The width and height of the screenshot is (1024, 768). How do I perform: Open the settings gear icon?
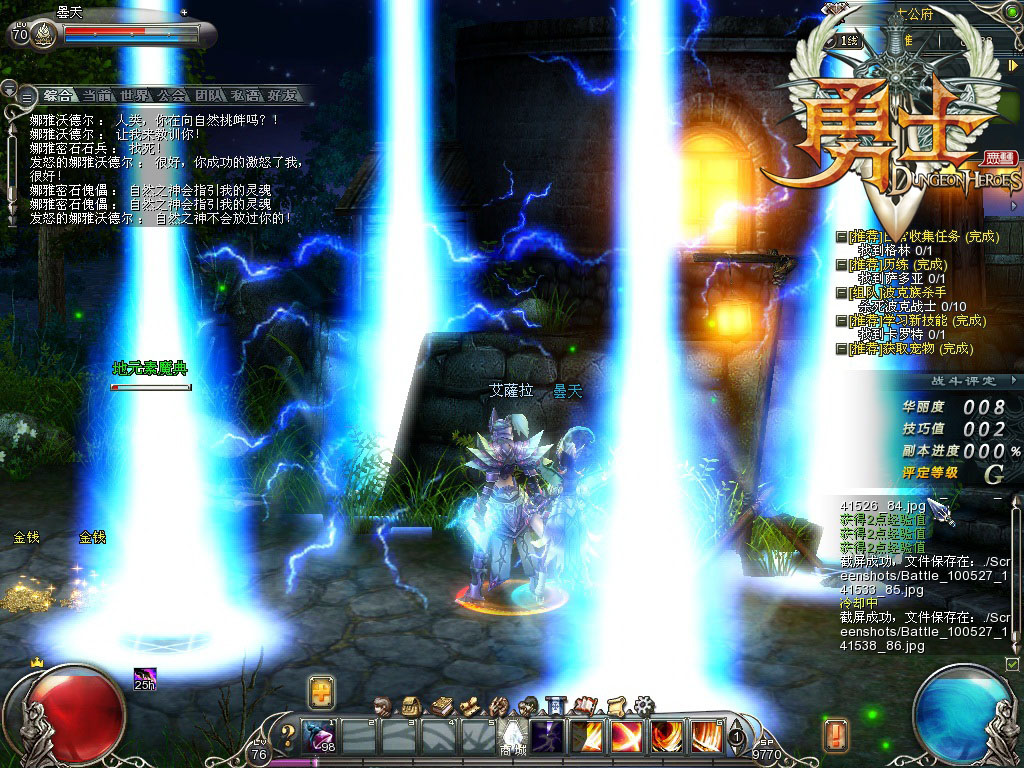tap(644, 705)
